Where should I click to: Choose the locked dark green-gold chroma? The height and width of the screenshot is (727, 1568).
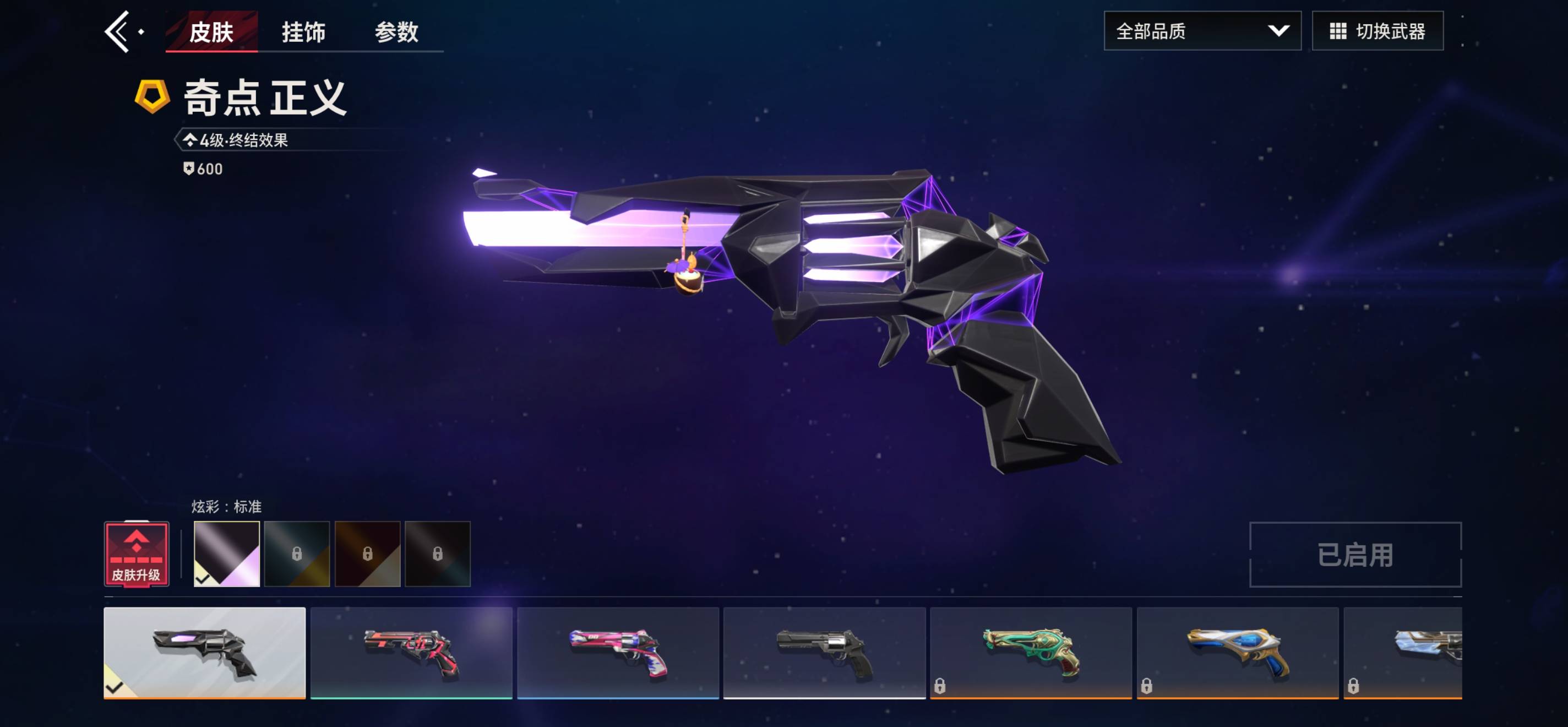297,554
